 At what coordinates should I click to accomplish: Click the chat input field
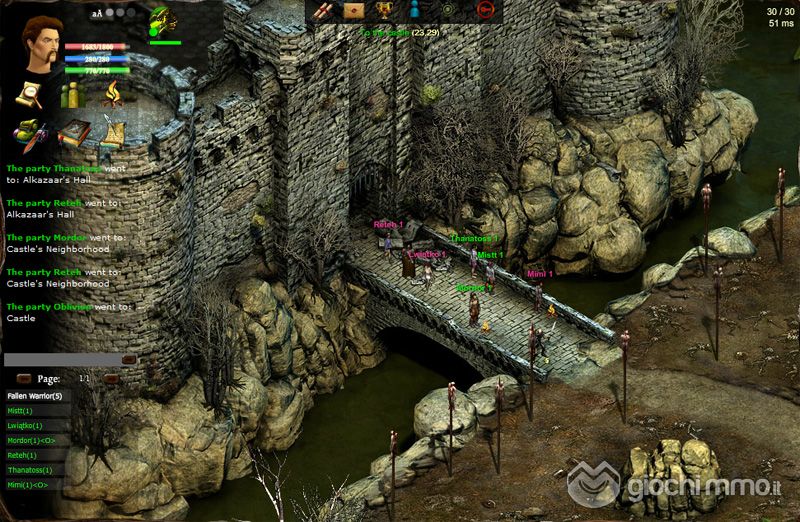[62, 359]
